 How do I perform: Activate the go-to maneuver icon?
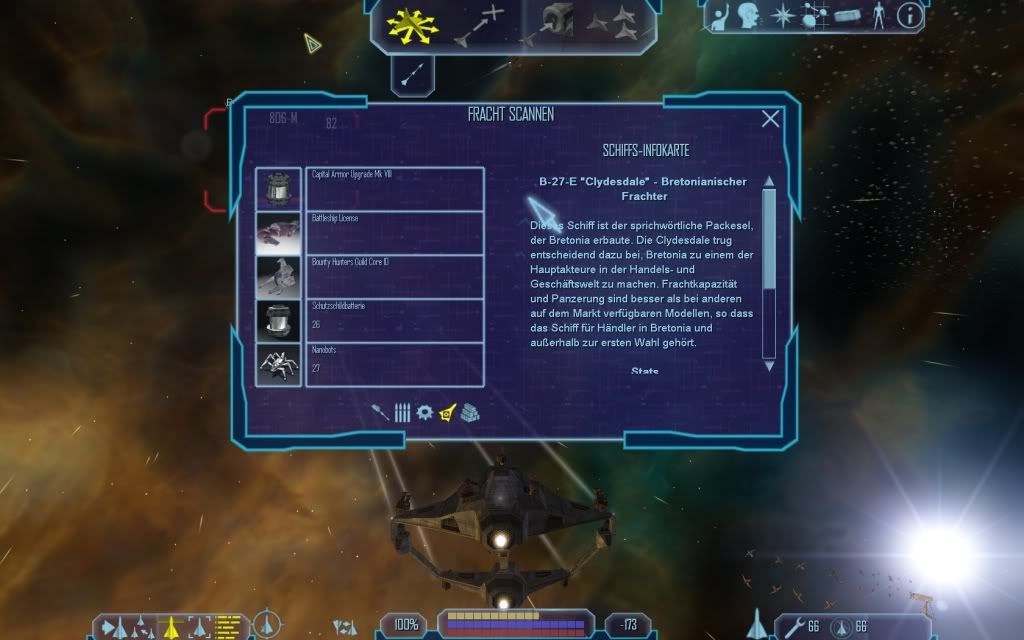(x=478, y=24)
